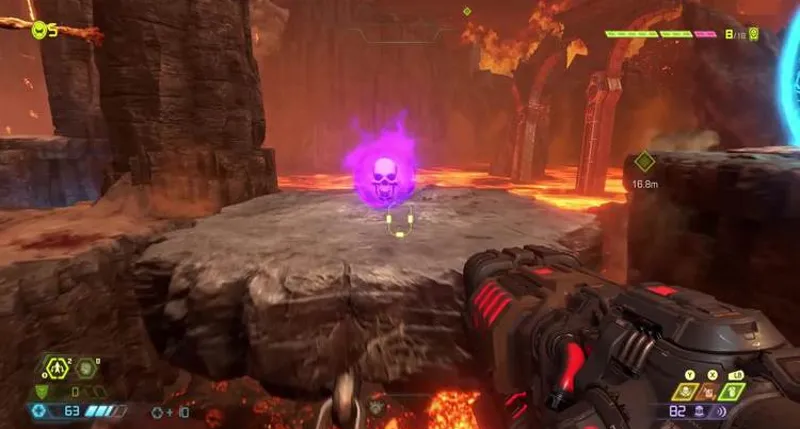The image size is (800, 429).
Task: Click the demon counter icon beside 8/18
Action: (x=752, y=34)
